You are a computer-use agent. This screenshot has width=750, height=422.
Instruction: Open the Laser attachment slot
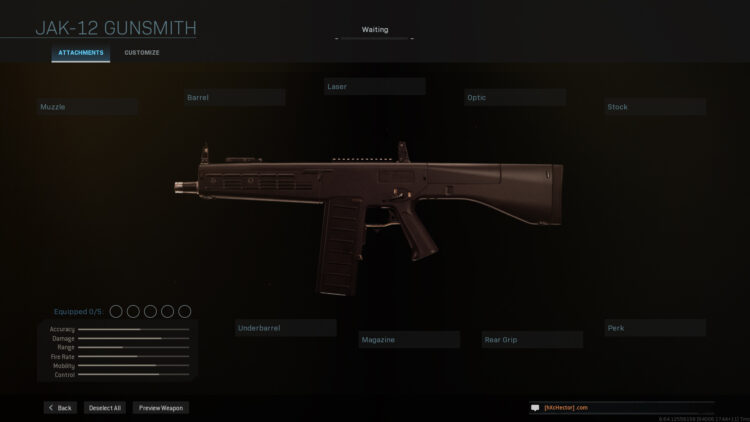coord(375,87)
